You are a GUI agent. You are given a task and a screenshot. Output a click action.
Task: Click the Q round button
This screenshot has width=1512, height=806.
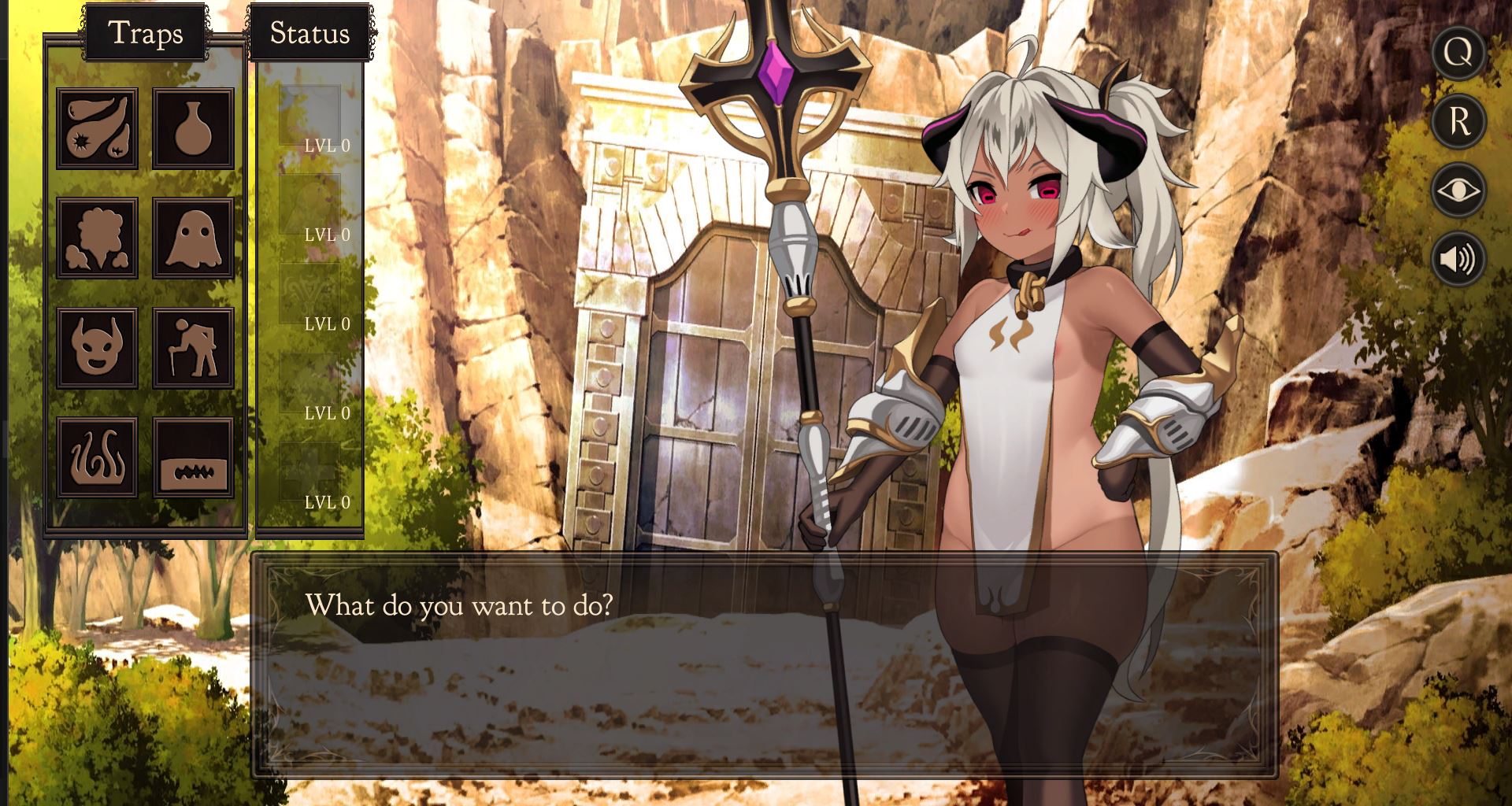click(x=1458, y=53)
